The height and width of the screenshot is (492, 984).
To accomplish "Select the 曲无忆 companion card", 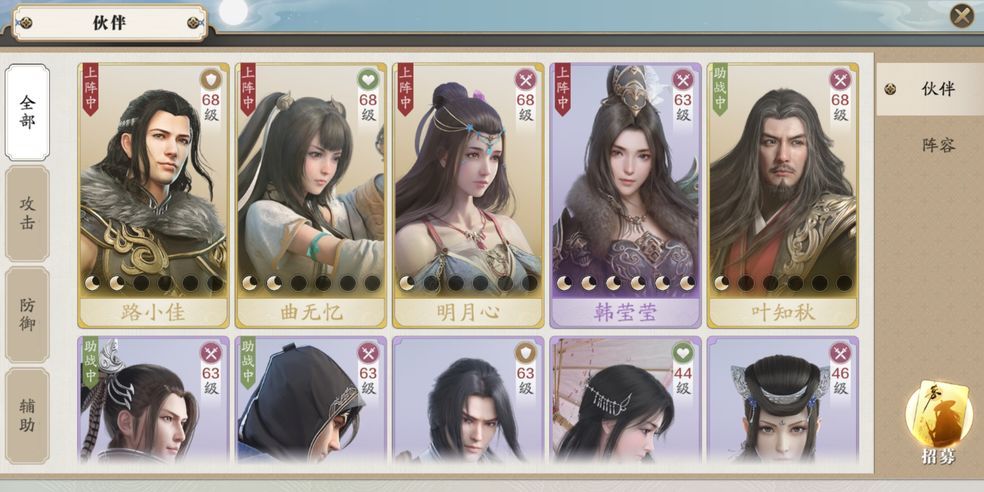I will (x=311, y=195).
